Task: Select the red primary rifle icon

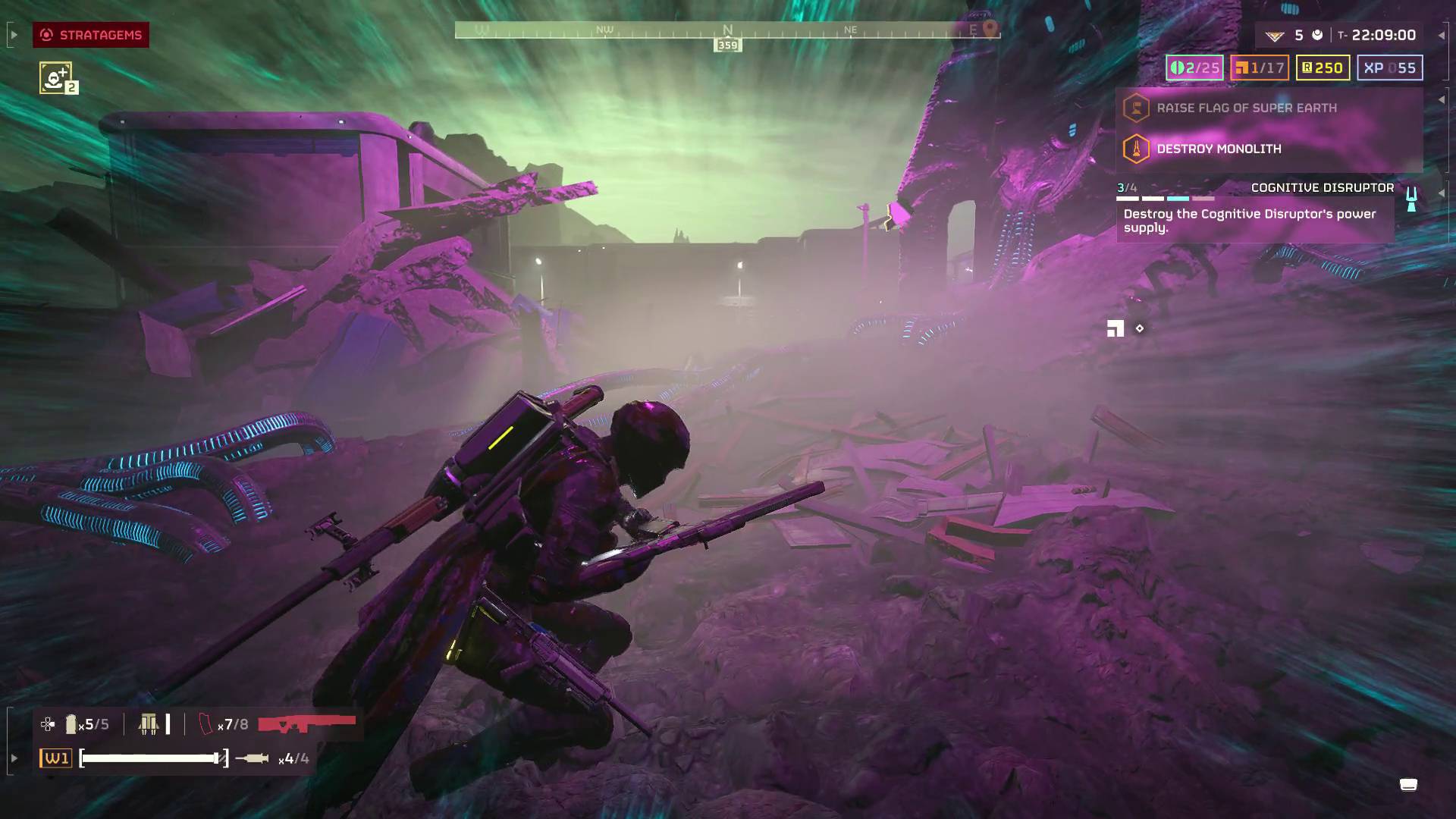Action: (306, 723)
